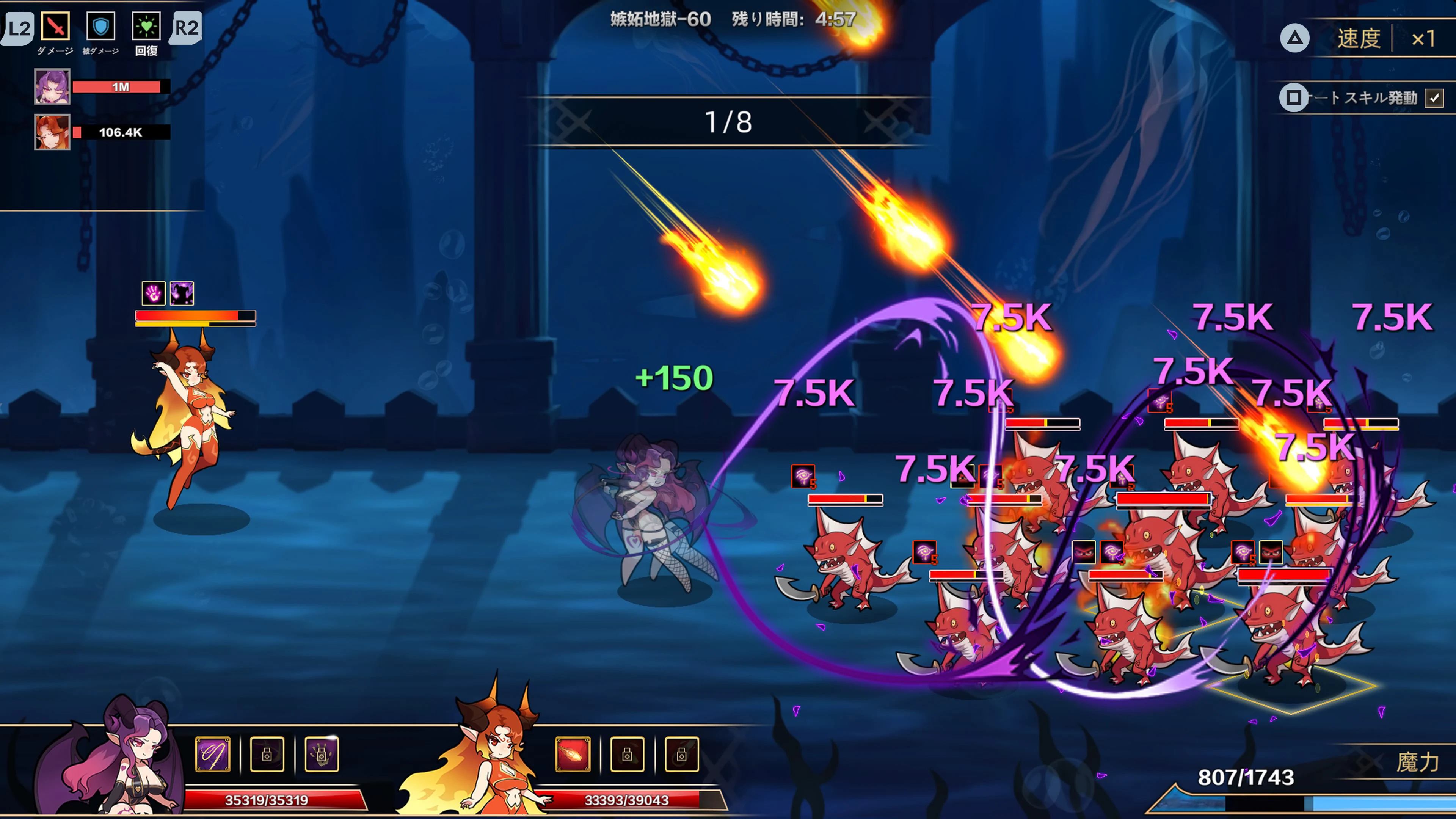
Task: Disable the オートスキル発動 checkbox
Action: click(x=1434, y=98)
